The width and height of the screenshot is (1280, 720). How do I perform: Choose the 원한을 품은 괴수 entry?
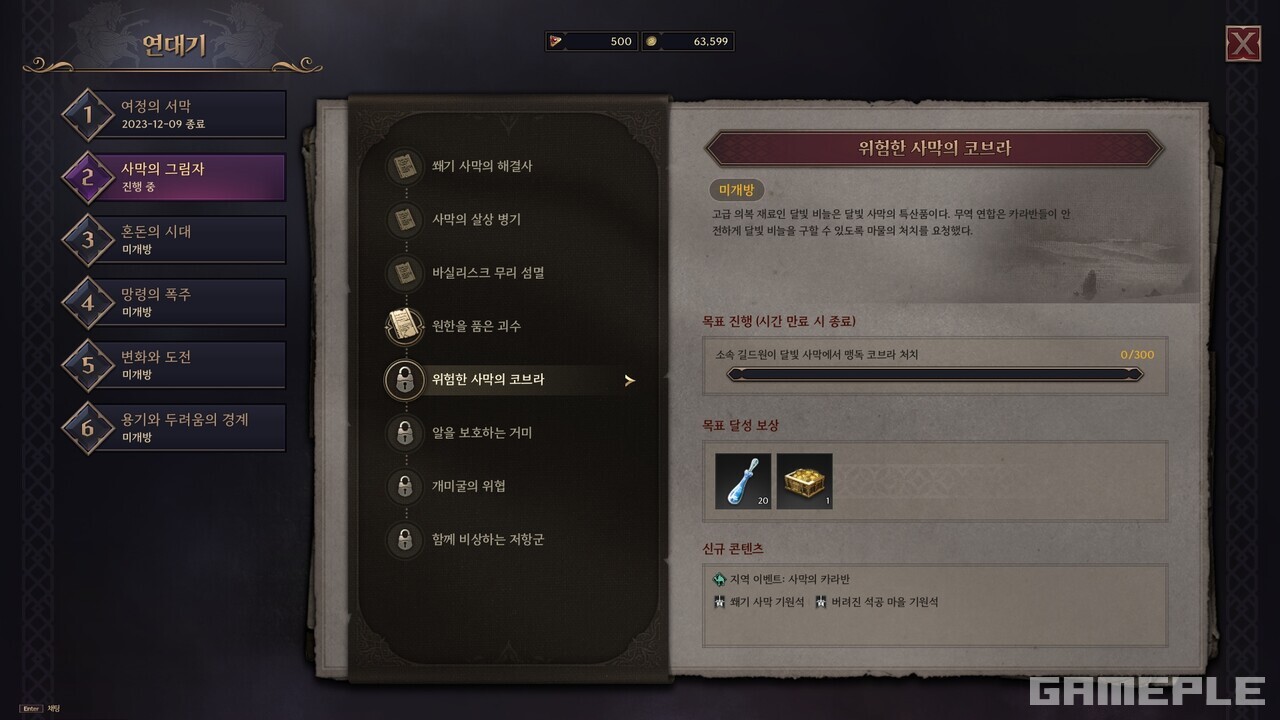pyautogui.click(x=475, y=326)
